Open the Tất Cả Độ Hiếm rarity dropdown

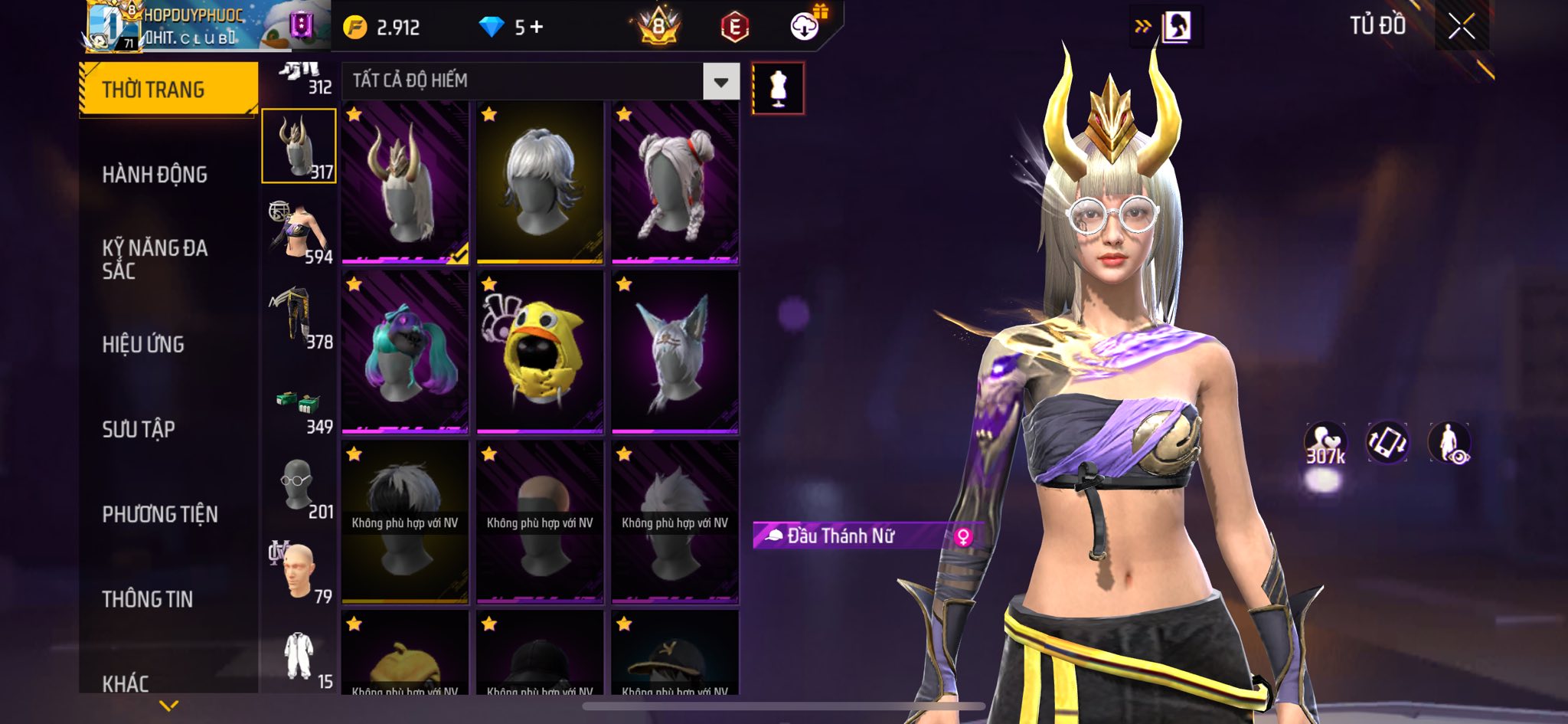pyautogui.click(x=720, y=81)
